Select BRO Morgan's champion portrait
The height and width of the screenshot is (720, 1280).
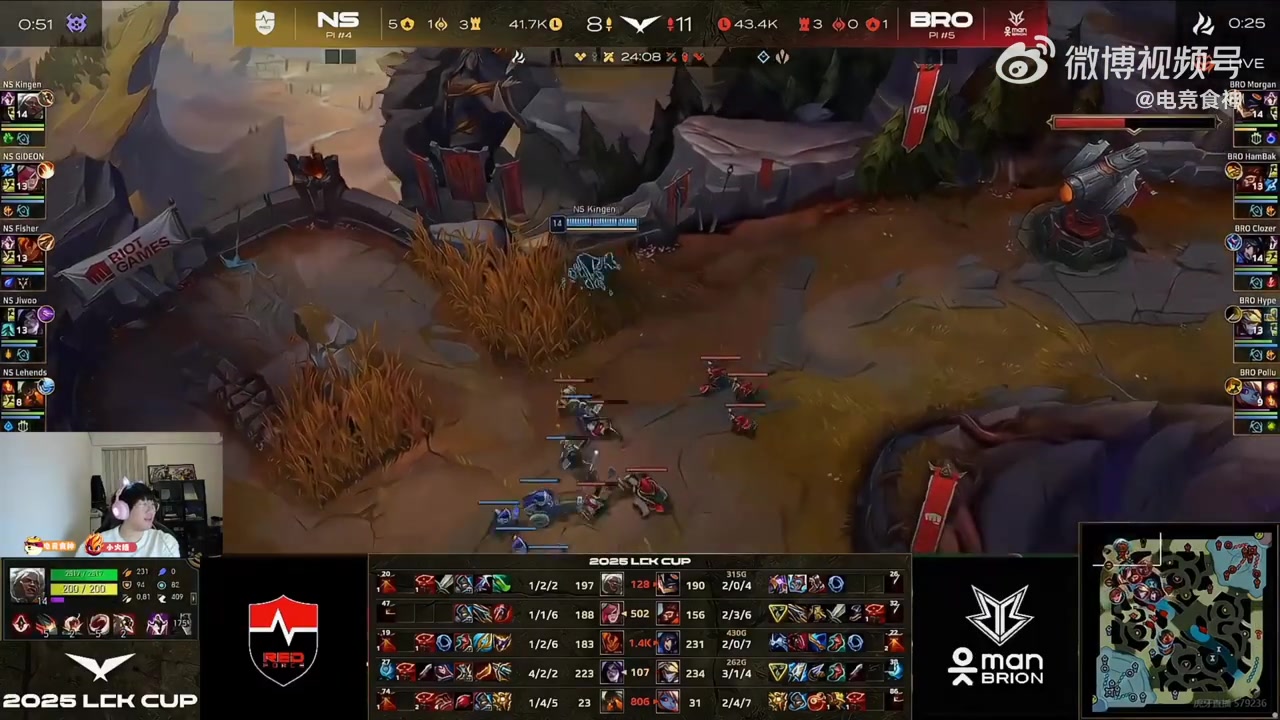[x=1252, y=104]
